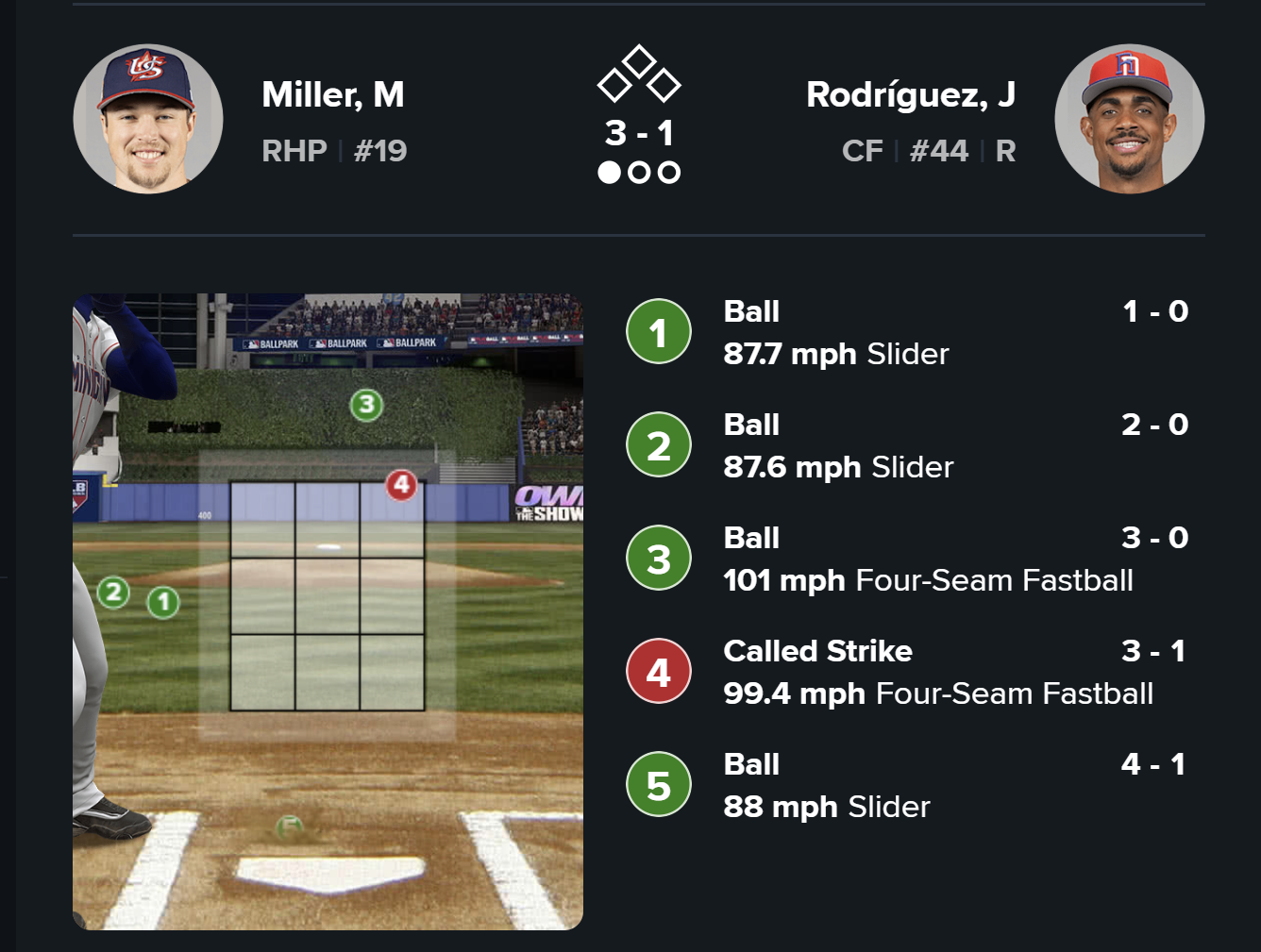The width and height of the screenshot is (1261, 952).
Task: Click the Rodríguez, J player name
Action: [x=910, y=94]
